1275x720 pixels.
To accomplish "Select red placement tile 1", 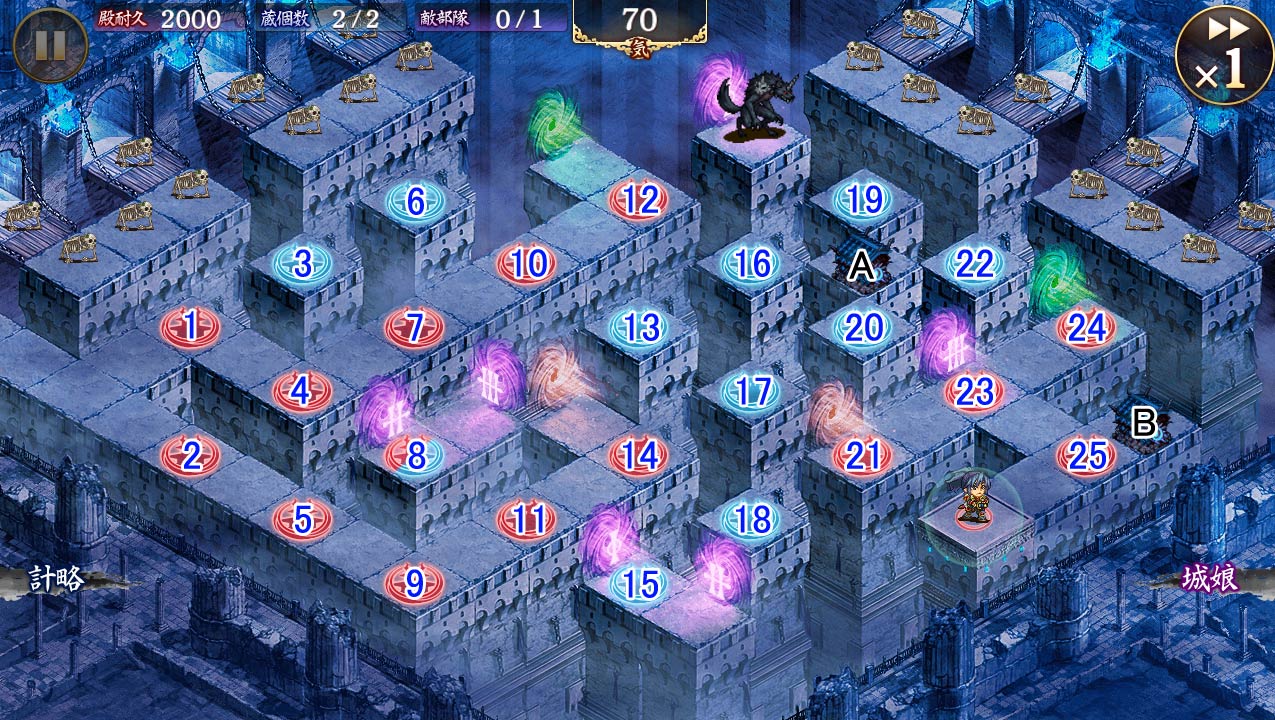I will click(x=190, y=326).
